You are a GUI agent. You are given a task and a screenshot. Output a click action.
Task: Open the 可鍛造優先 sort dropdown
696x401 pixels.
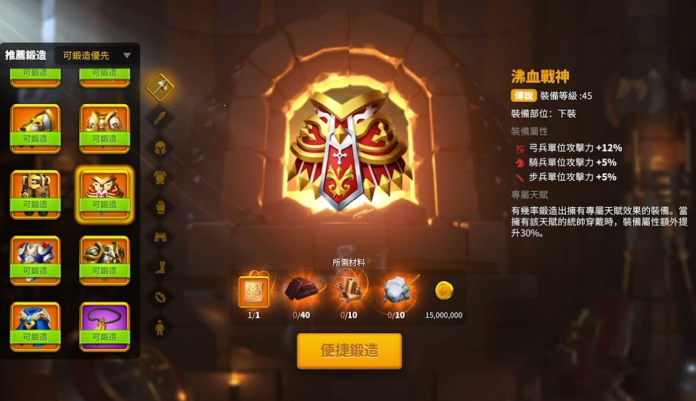(95, 55)
